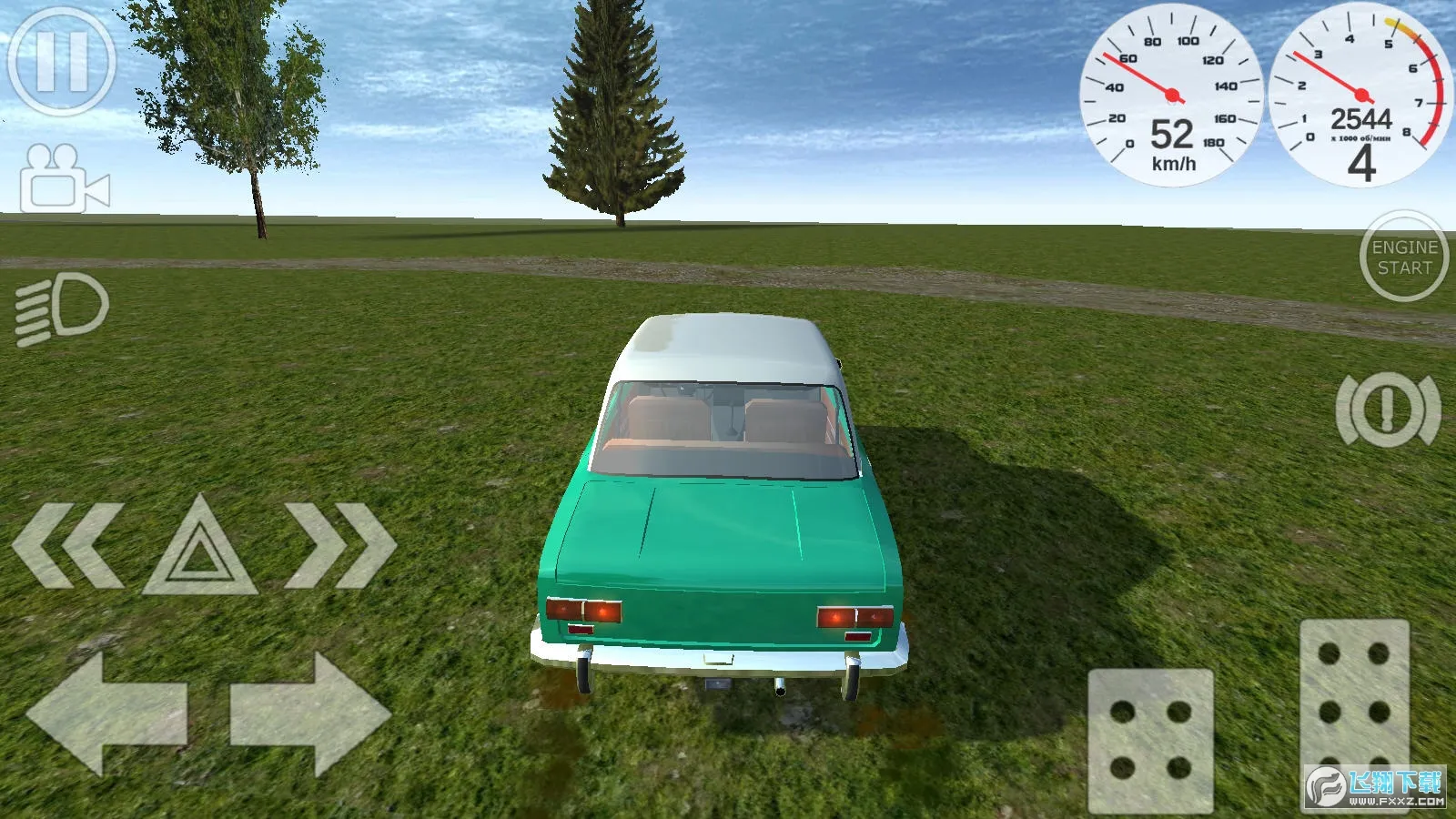This screenshot has width=1456, height=819.
Task: Tap the ENGINE START button
Action: 1404,257
